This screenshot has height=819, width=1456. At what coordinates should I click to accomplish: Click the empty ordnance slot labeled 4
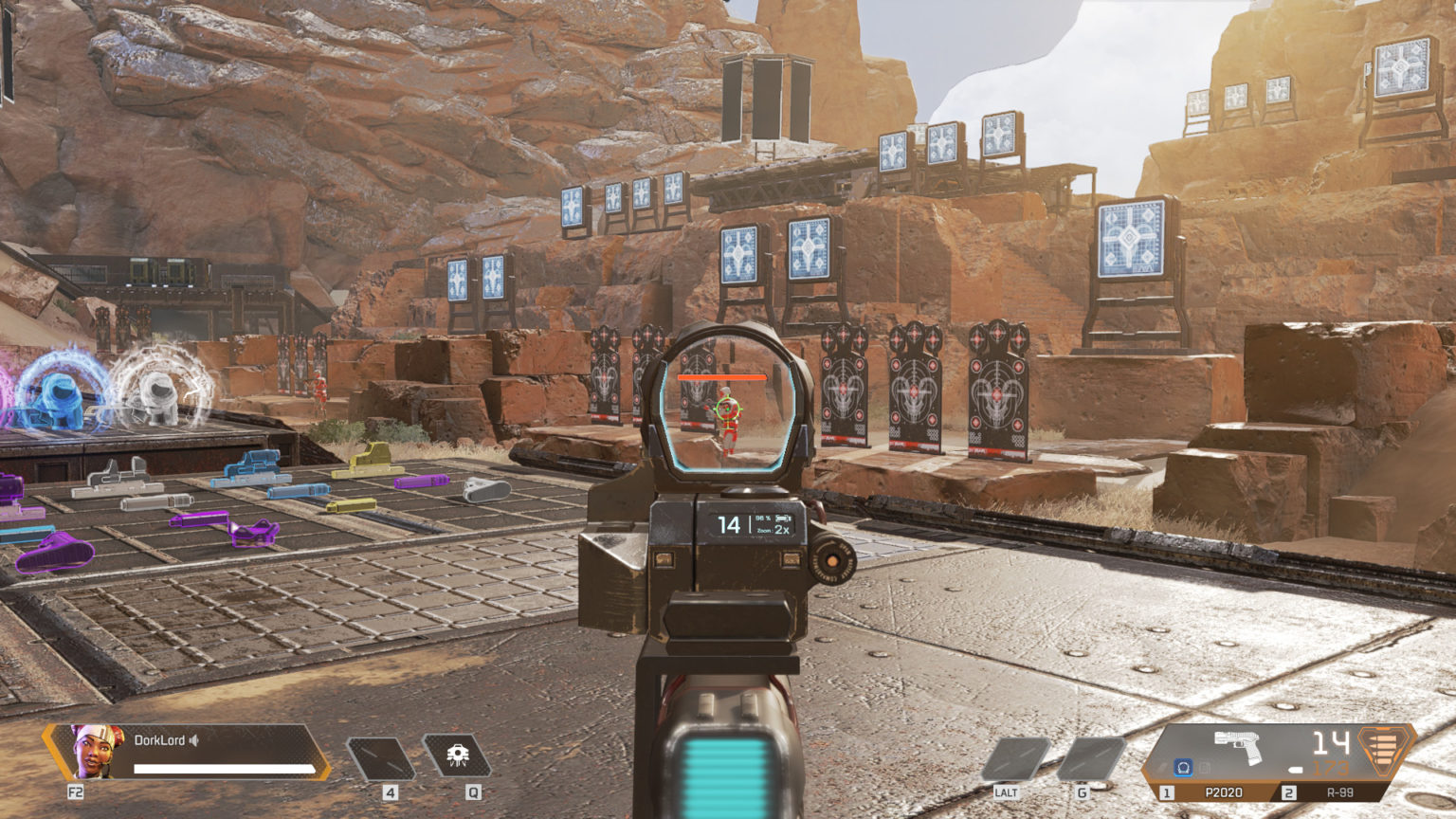pos(381,757)
